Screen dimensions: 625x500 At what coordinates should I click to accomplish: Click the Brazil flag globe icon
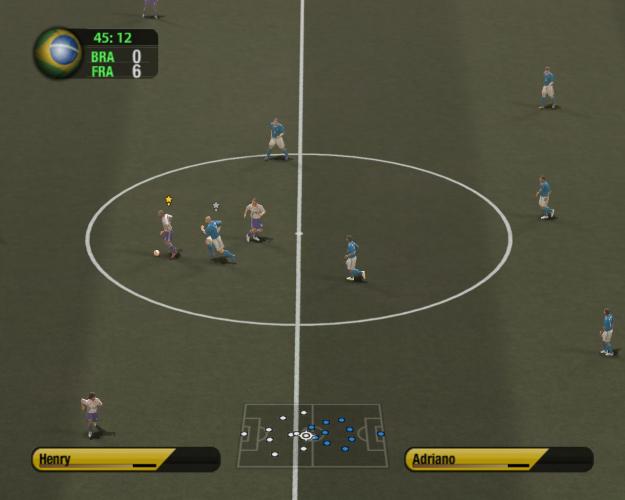pos(58,53)
